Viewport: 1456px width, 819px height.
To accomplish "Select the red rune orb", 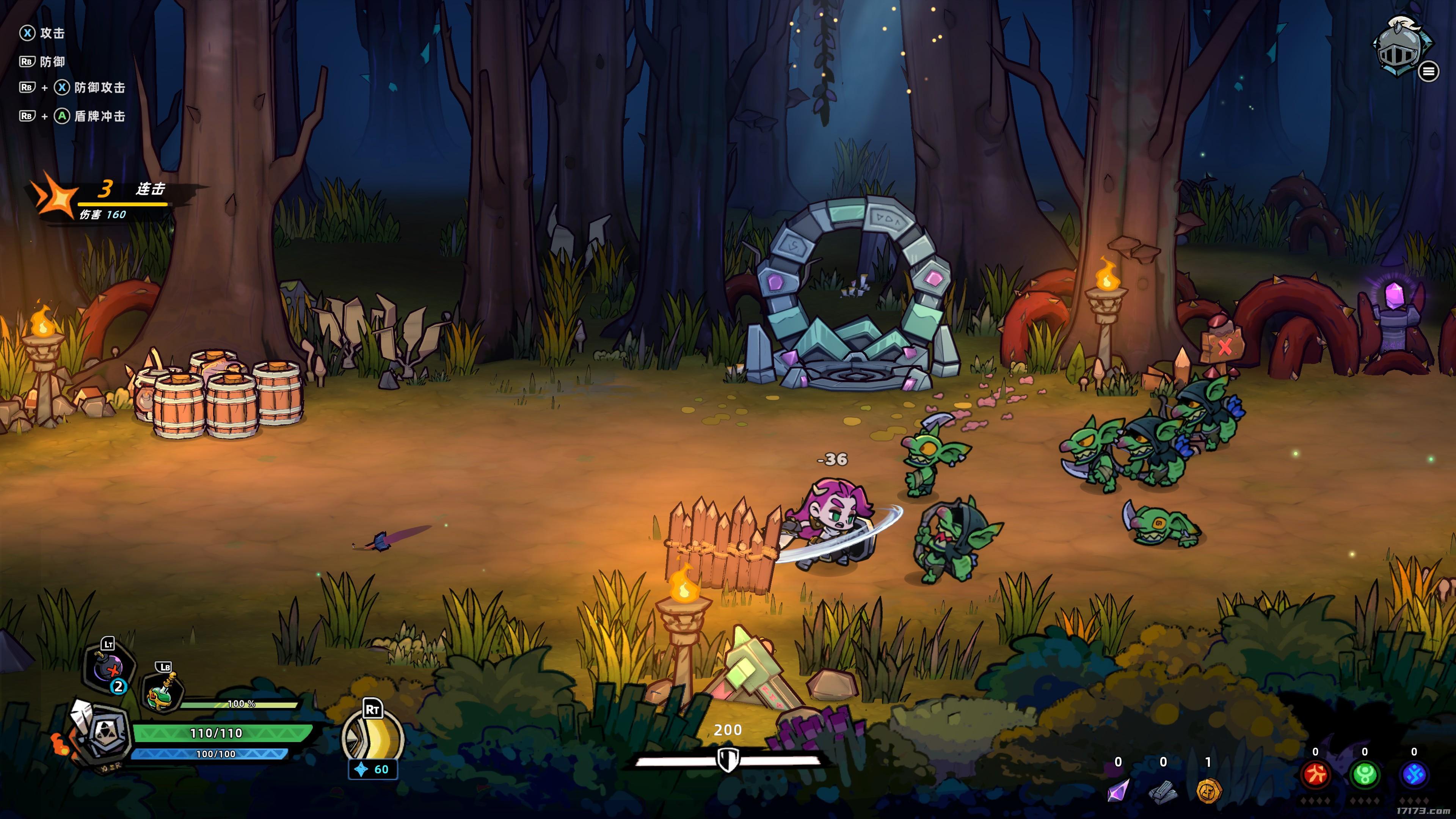I will 1315,775.
